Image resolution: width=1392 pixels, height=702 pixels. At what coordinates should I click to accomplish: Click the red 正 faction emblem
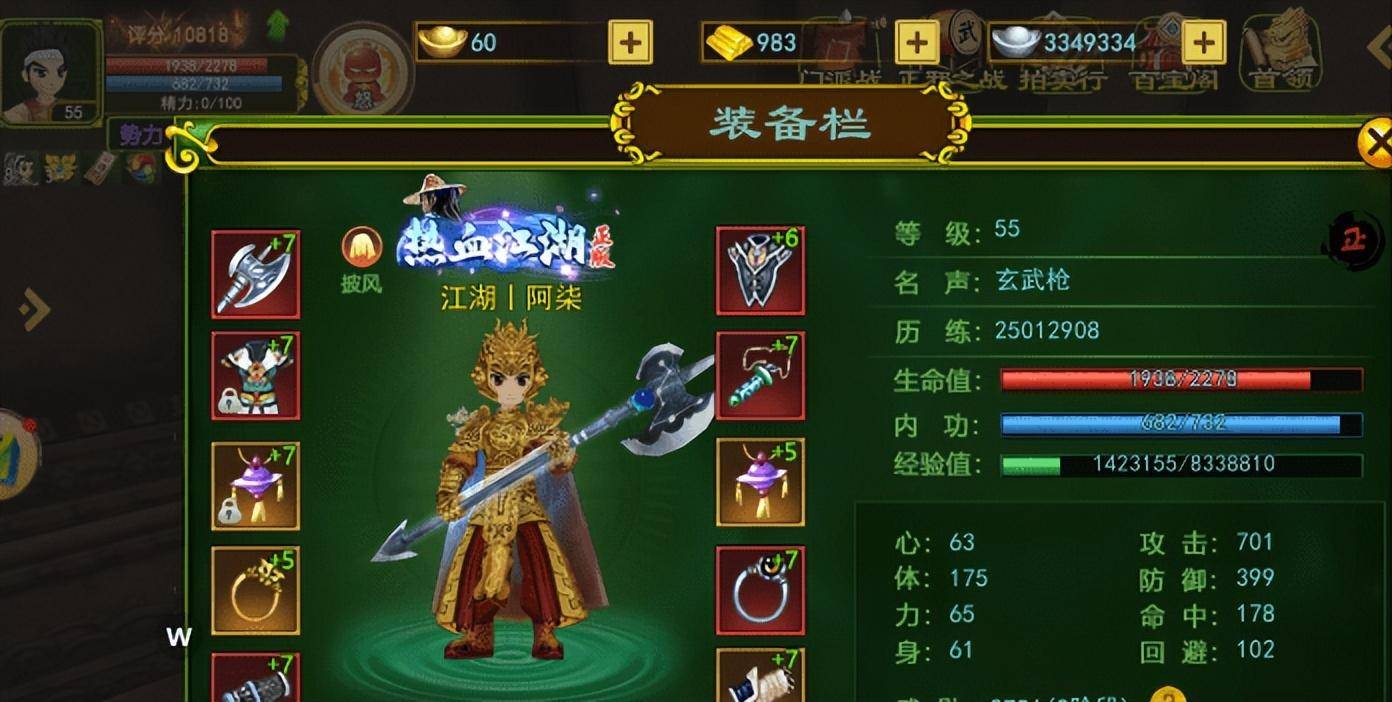coord(1352,240)
